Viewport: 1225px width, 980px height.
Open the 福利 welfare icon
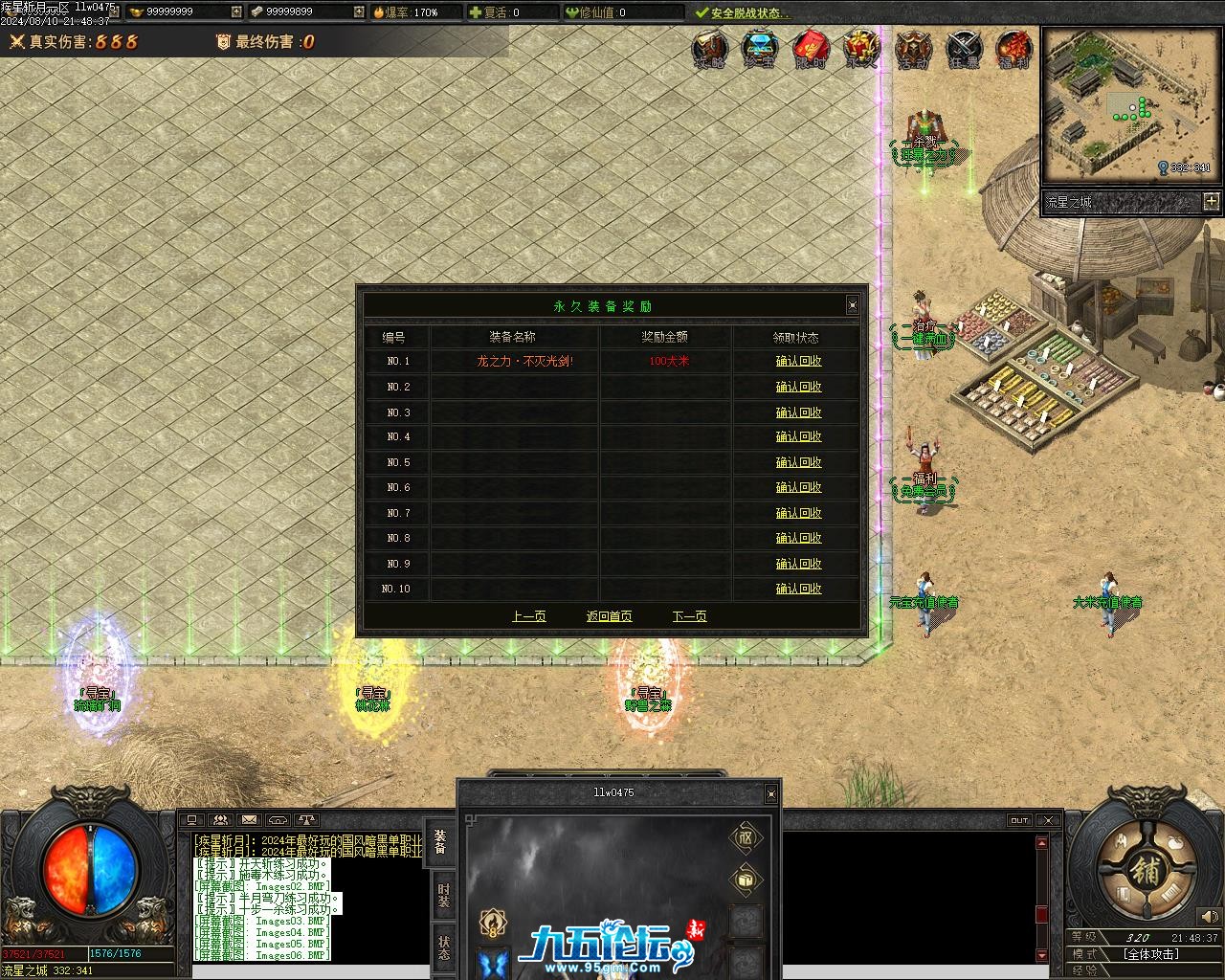(1013, 49)
